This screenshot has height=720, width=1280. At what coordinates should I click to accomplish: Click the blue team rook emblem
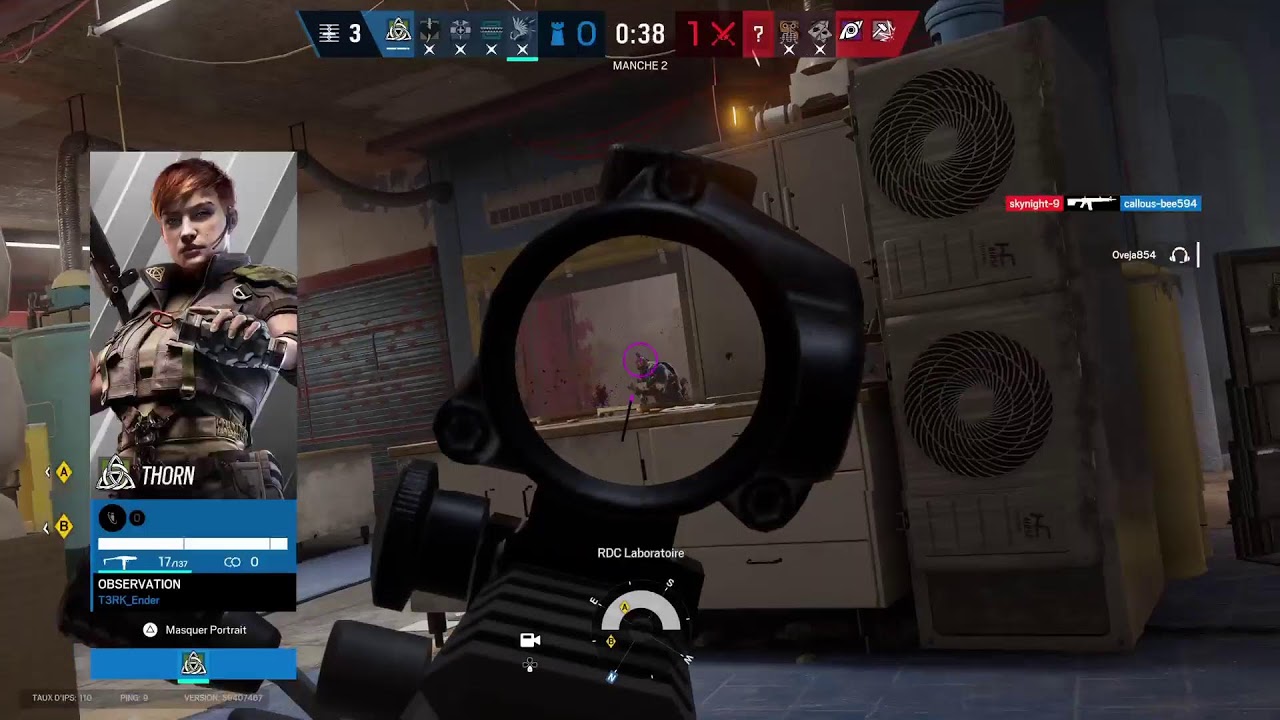pyautogui.click(x=558, y=34)
